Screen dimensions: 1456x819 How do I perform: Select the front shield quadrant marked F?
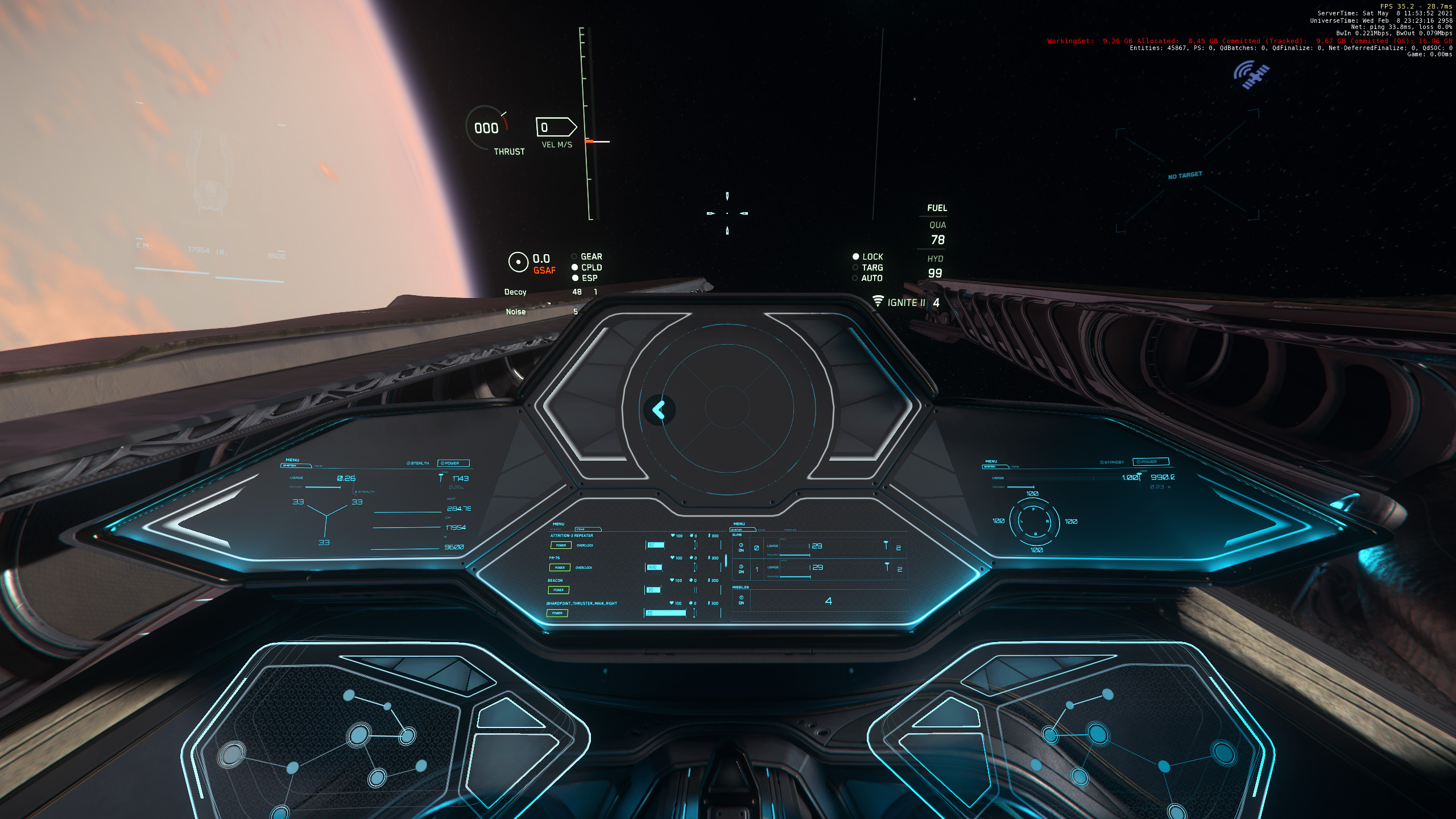(1033, 508)
